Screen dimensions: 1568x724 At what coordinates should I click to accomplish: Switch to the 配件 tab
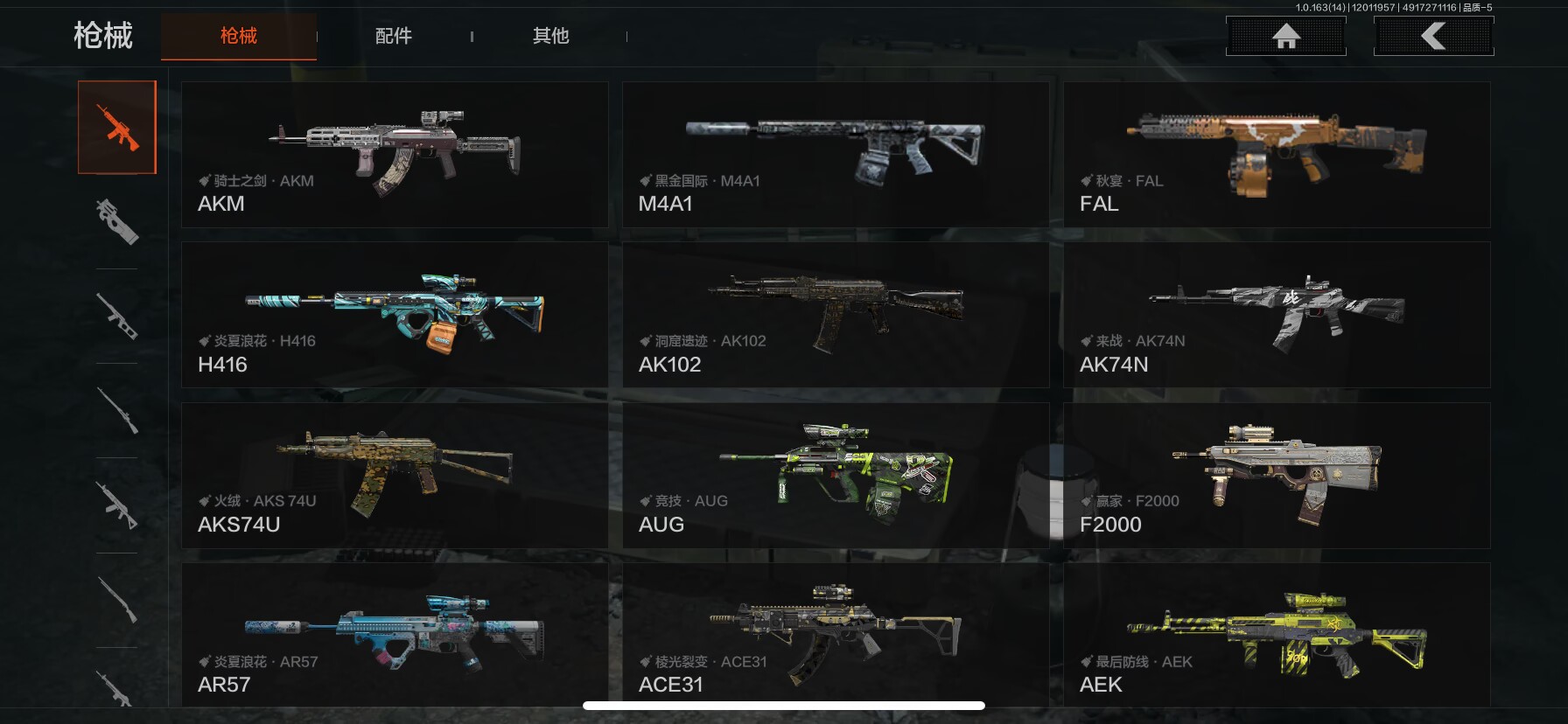coord(393,36)
